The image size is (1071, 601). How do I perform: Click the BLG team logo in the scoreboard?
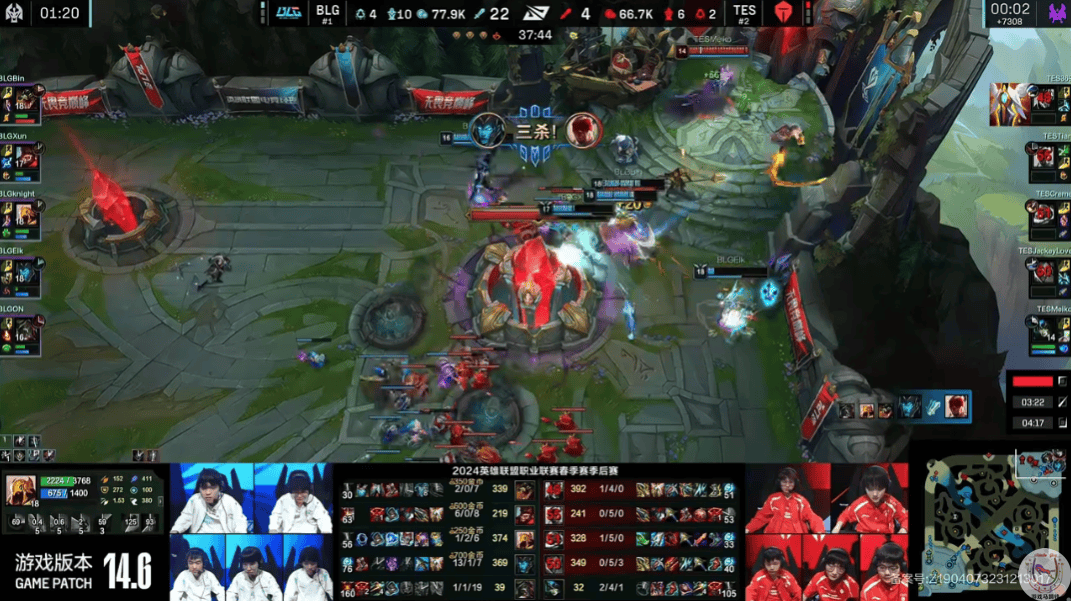tap(288, 13)
